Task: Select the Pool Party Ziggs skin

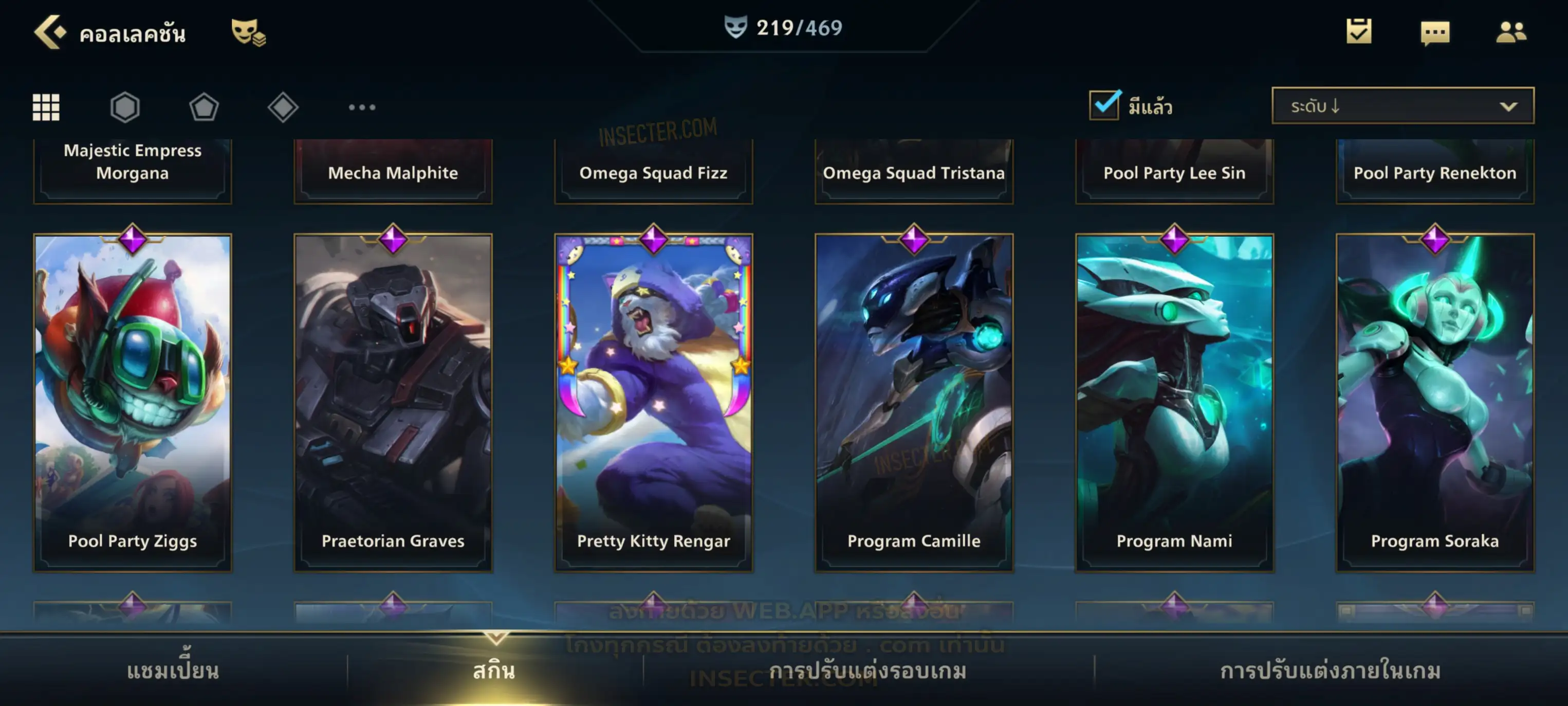Action: point(133,402)
